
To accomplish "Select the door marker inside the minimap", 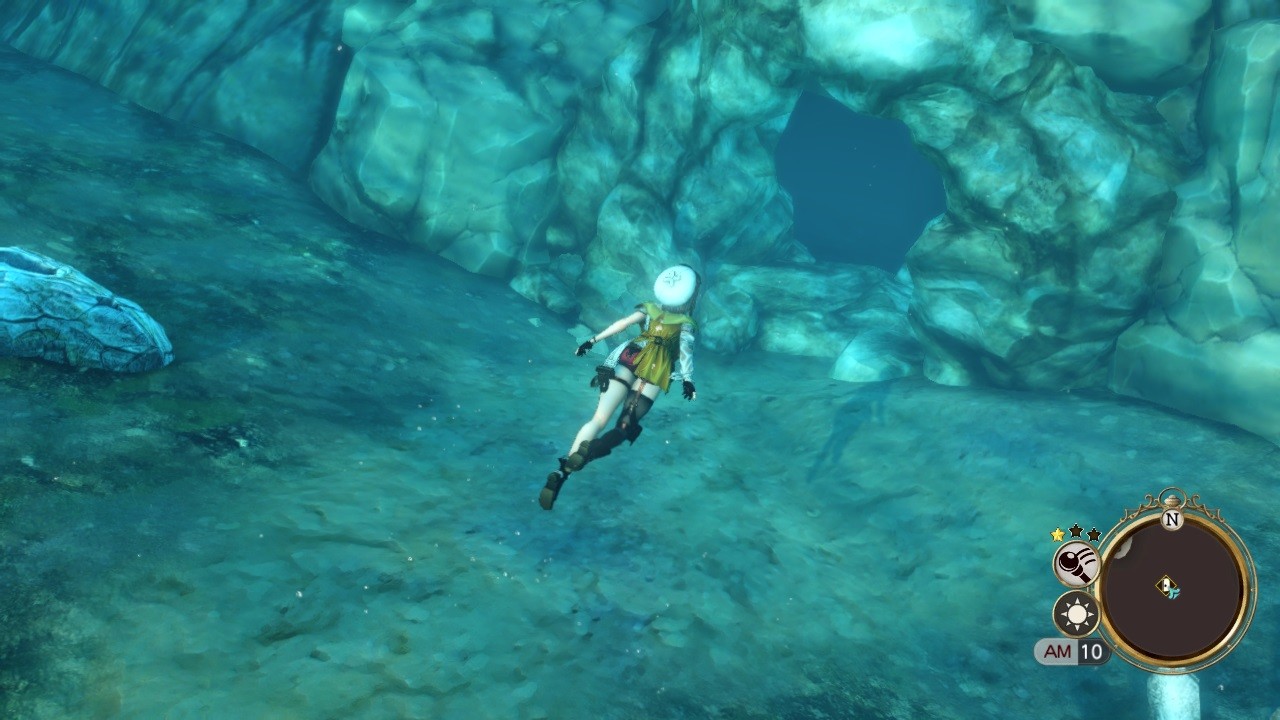I will 1166,584.
